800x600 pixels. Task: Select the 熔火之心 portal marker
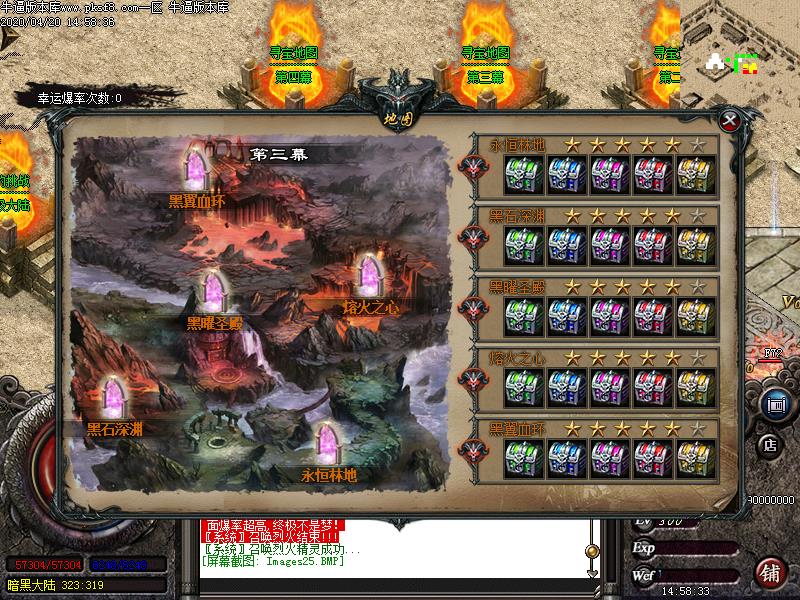pos(372,278)
